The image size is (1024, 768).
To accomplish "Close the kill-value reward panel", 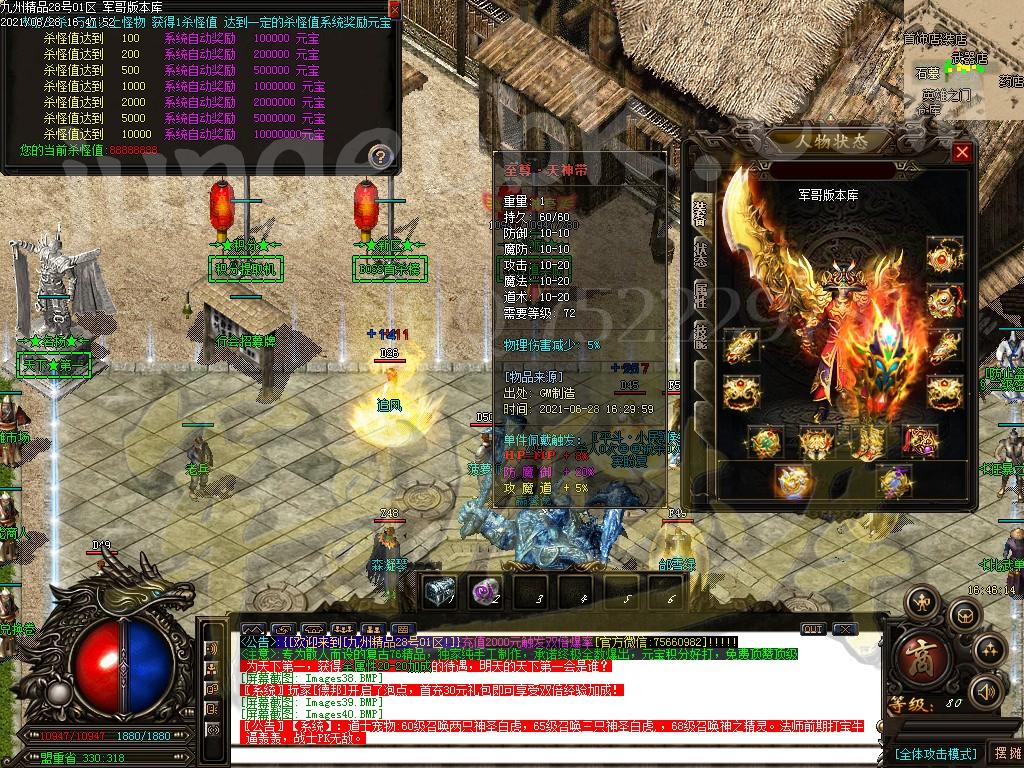I will click(393, 10).
